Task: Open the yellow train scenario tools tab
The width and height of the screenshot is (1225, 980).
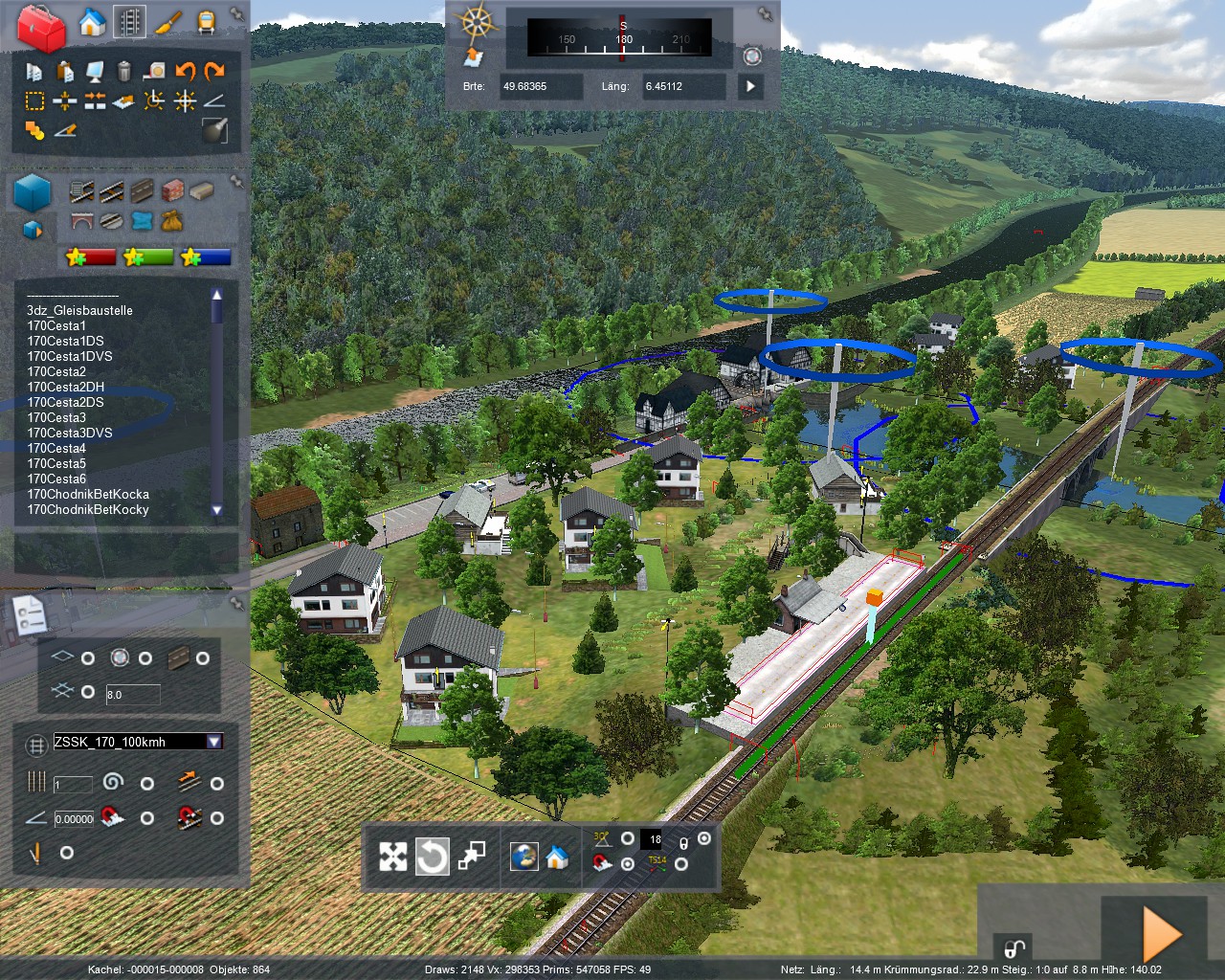Action: tap(206, 21)
